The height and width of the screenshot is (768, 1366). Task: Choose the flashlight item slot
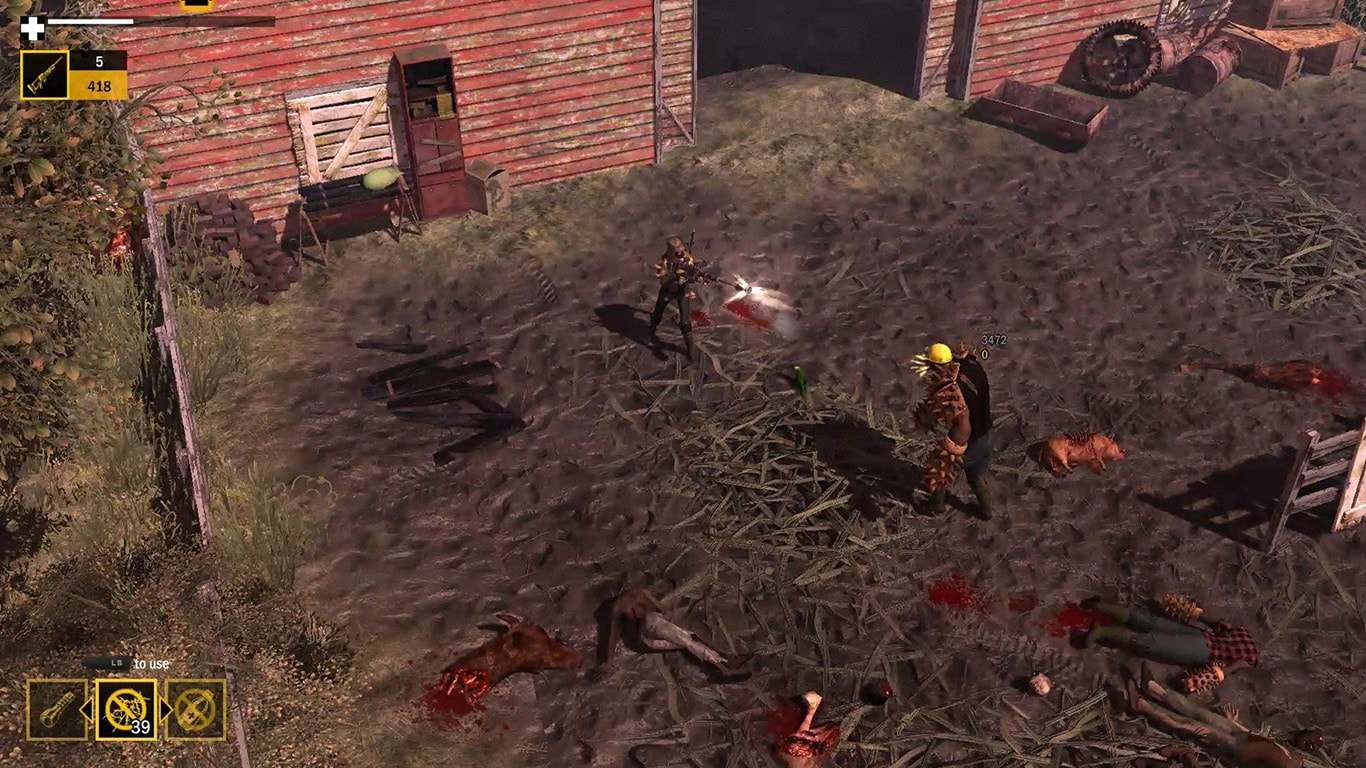pos(56,710)
